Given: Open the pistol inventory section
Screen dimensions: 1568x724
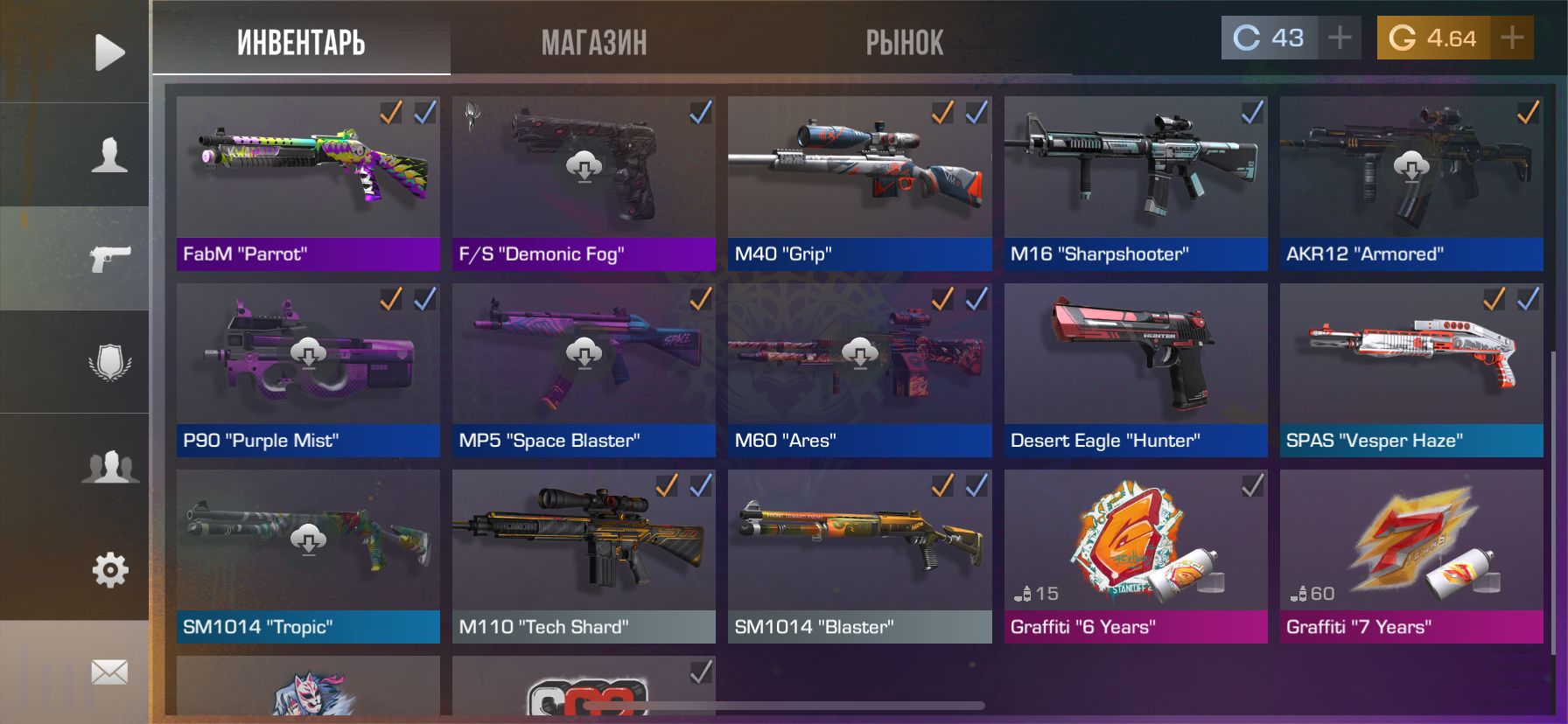Looking at the screenshot, I should (109, 258).
